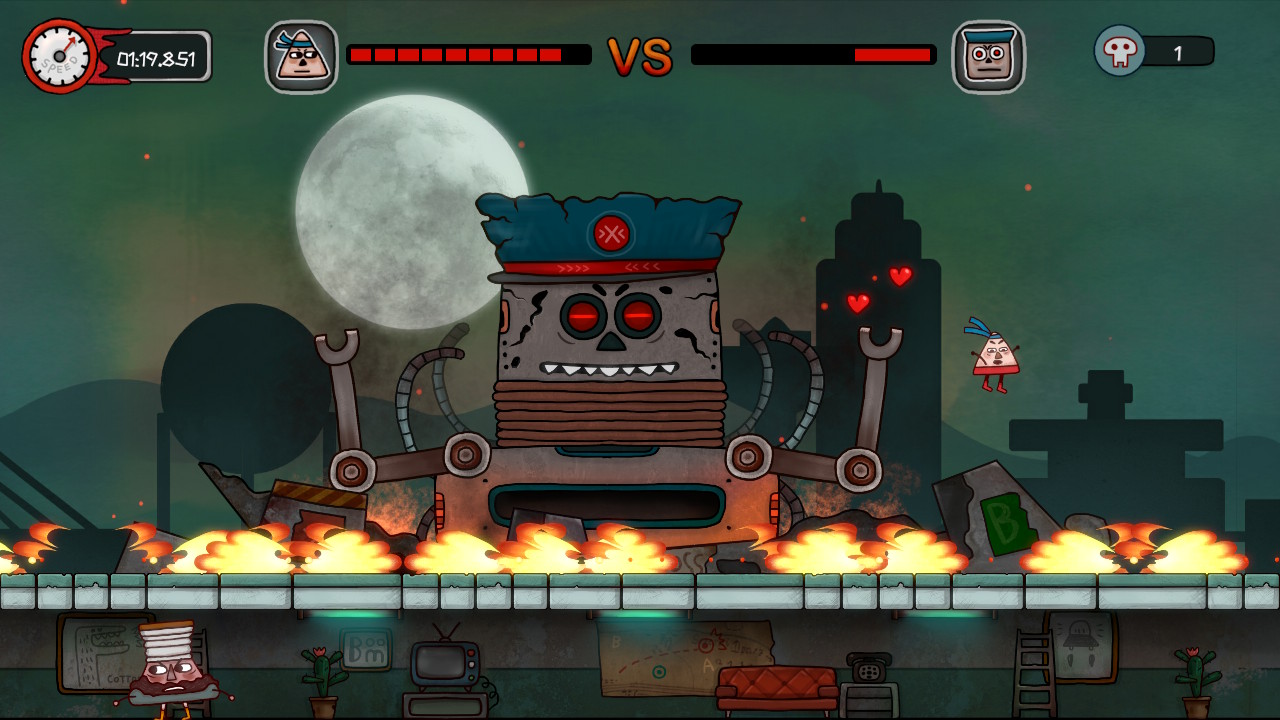This screenshot has height=720, width=1280.
Task: Select the robot boss portrait
Action: tap(991, 58)
